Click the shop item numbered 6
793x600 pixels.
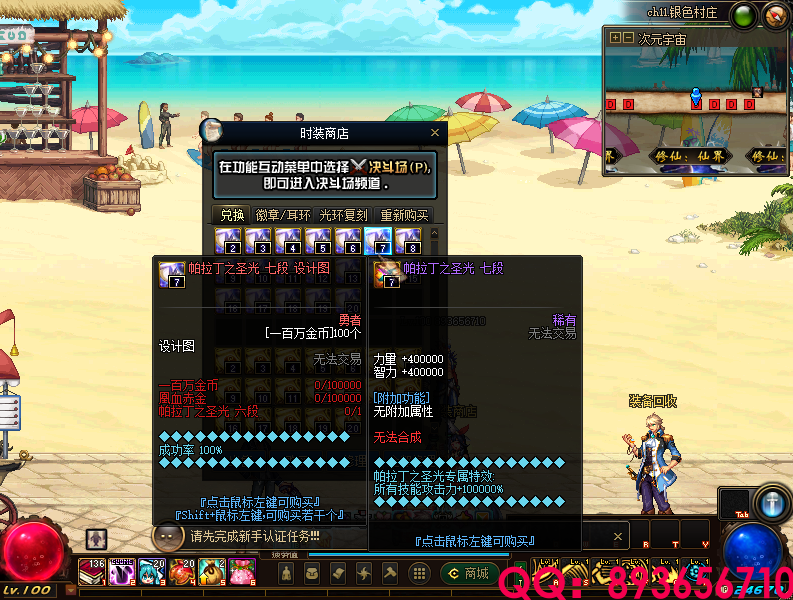click(348, 241)
